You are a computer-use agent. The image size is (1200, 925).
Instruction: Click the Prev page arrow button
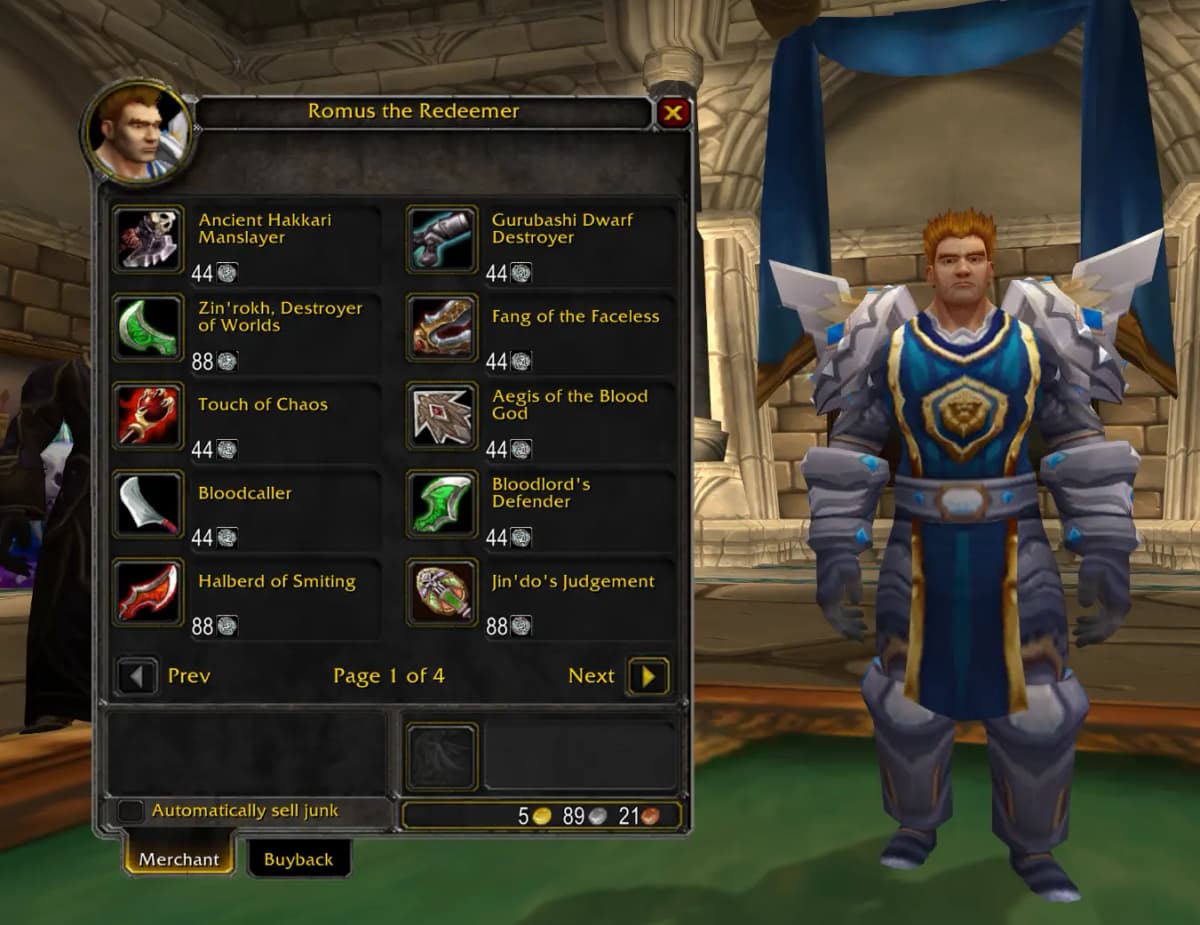coord(137,677)
